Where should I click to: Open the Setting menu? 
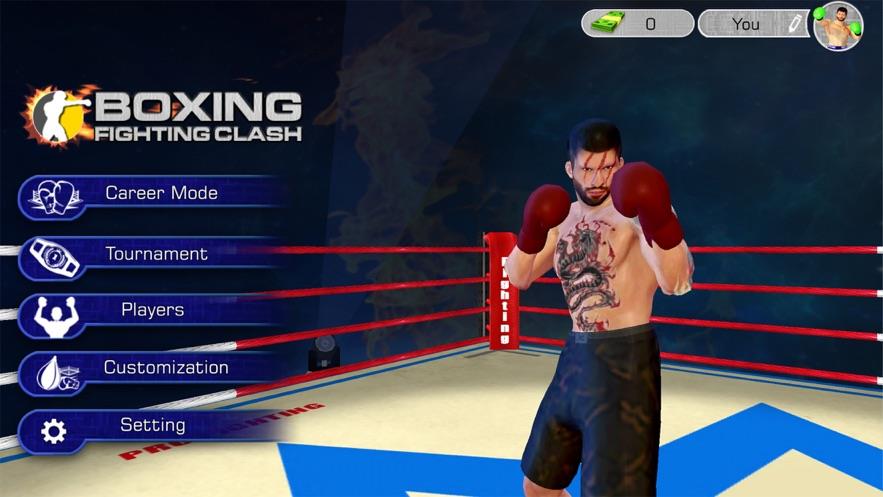click(x=150, y=426)
